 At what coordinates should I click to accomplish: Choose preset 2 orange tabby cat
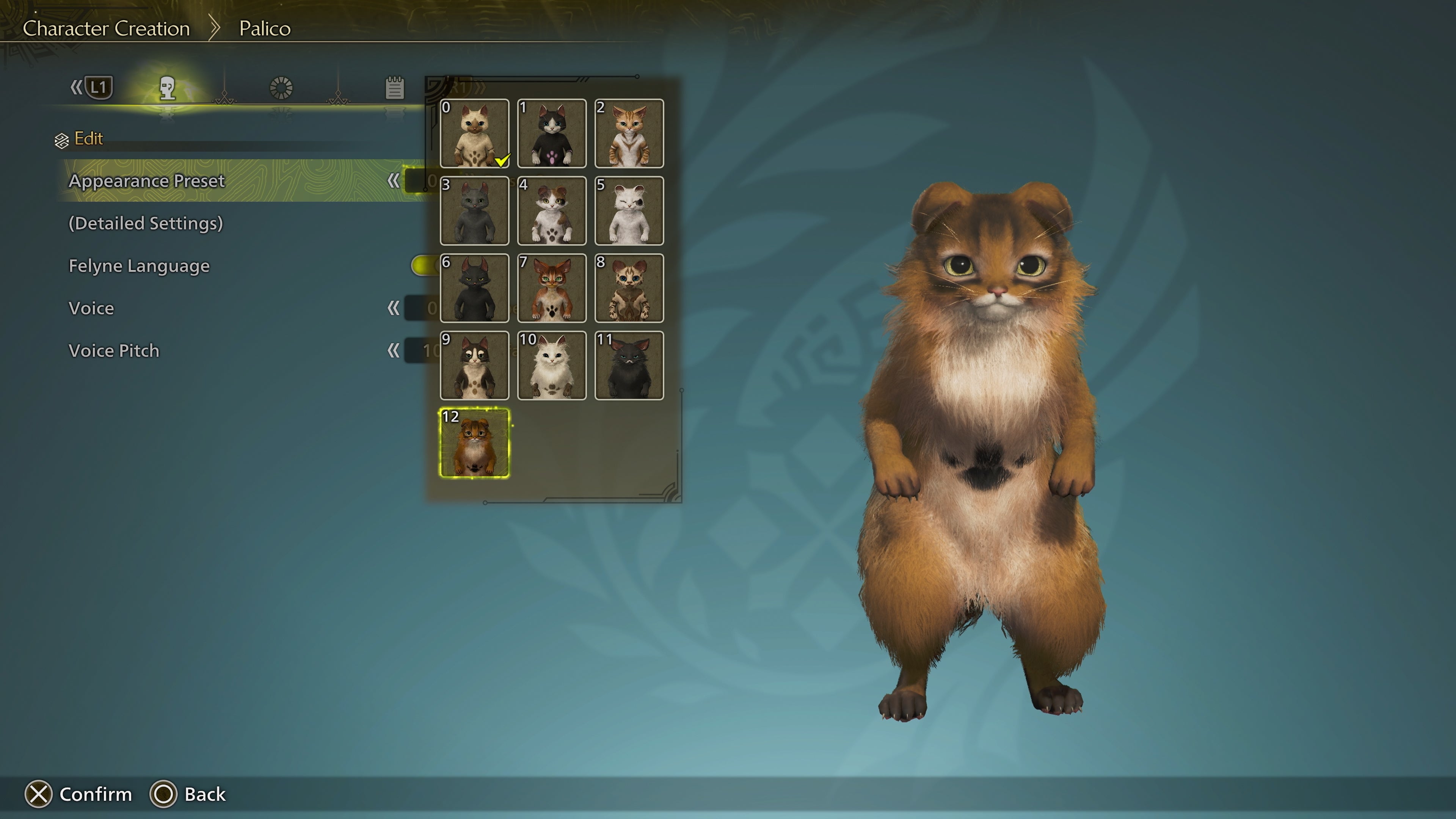point(629,133)
